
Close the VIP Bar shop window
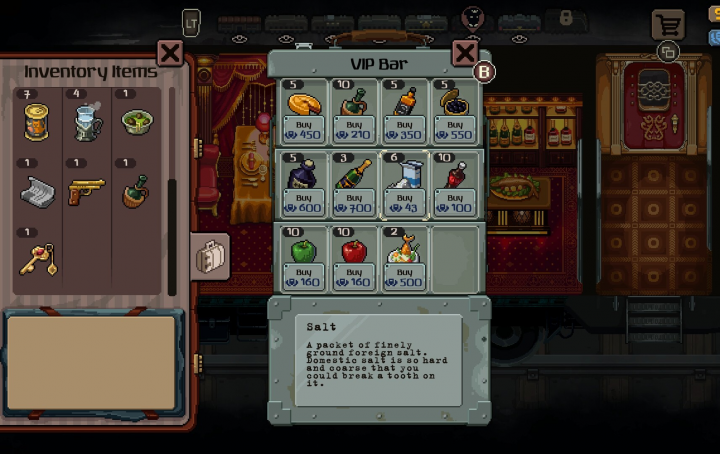464,54
